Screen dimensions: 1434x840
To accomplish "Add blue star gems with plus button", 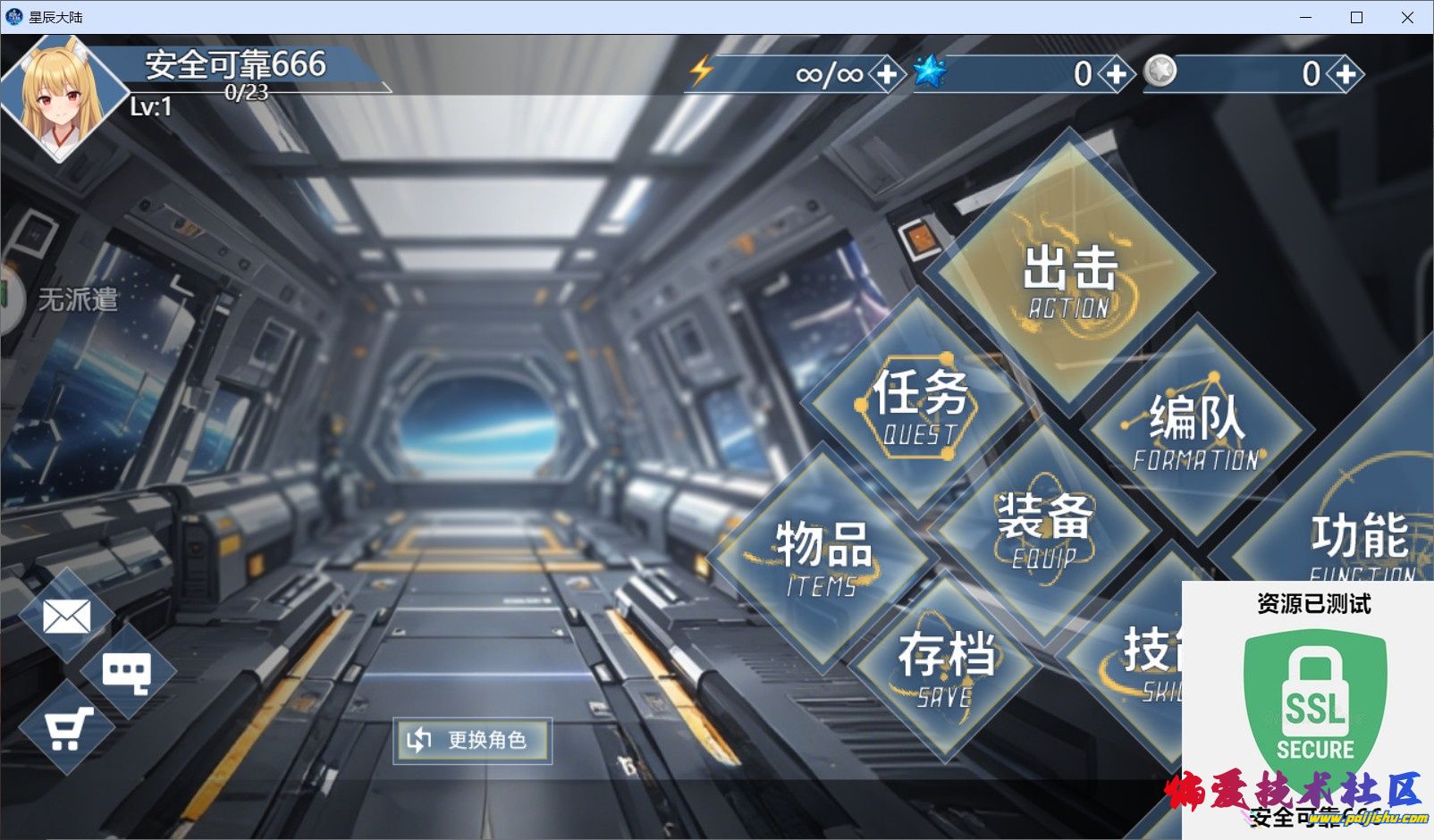I will (x=1116, y=74).
